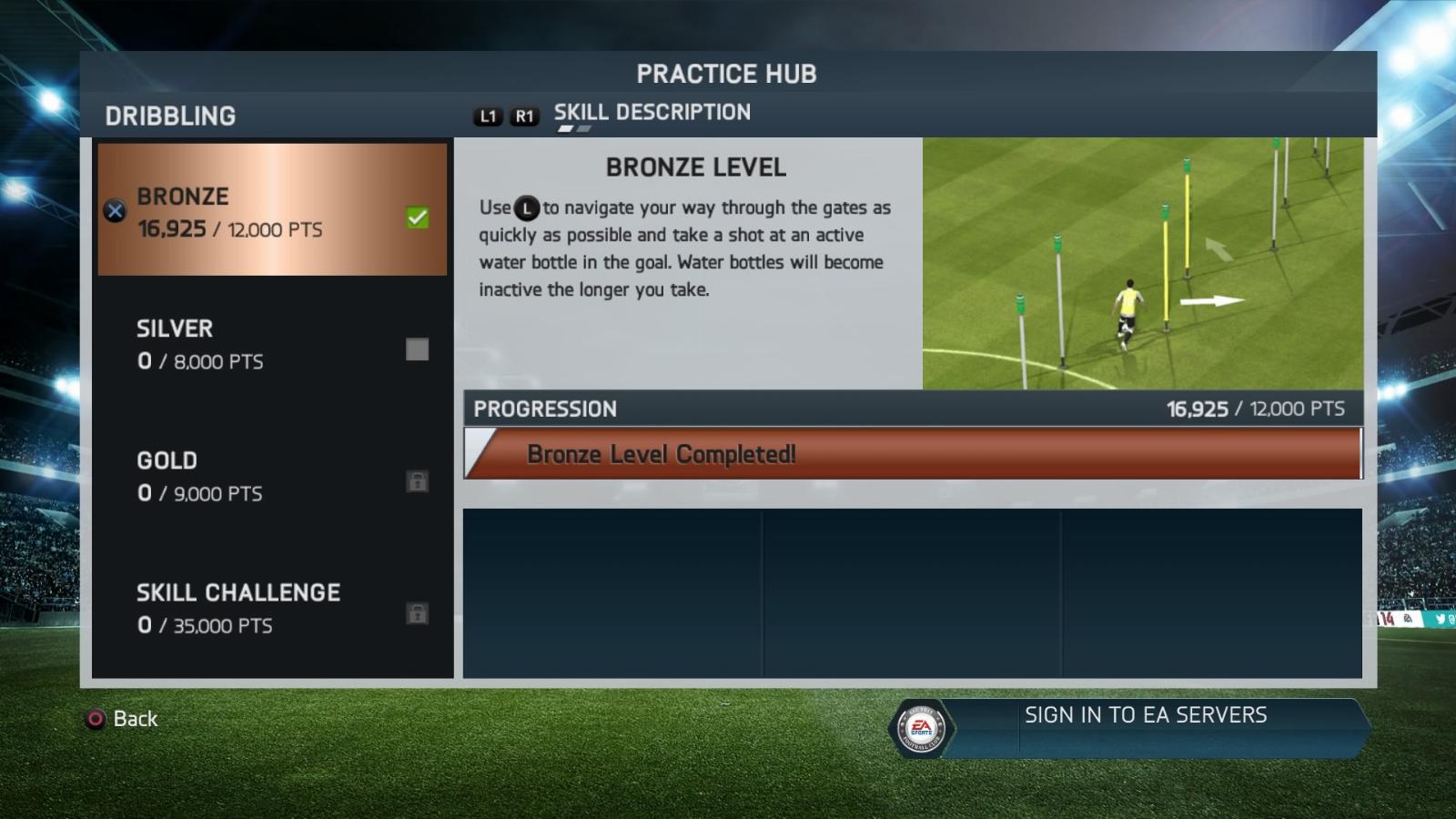Choose the Silver level entry
The image size is (1456, 819).
pyautogui.click(x=272, y=344)
